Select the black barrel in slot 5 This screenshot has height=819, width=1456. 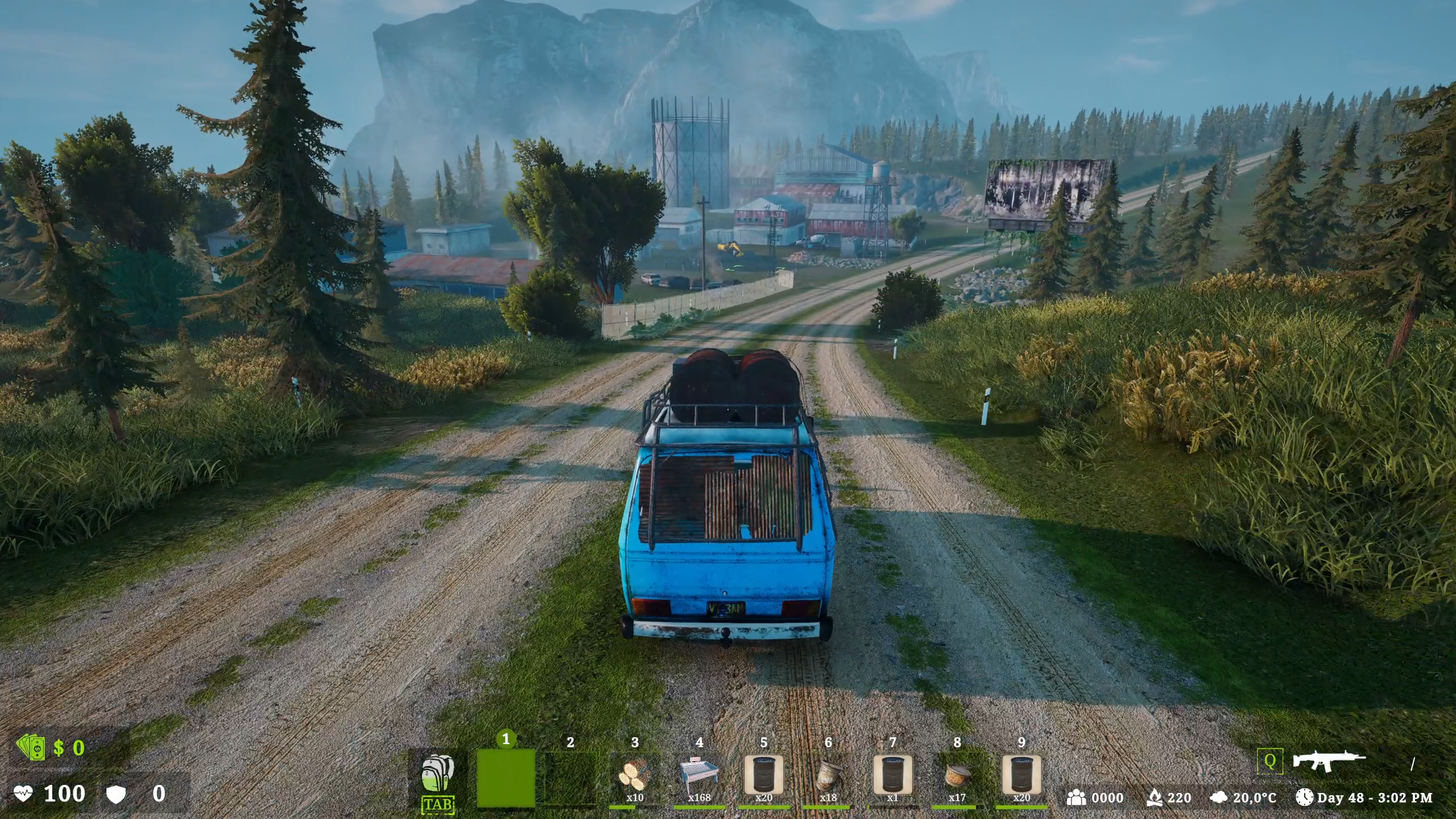tap(764, 776)
